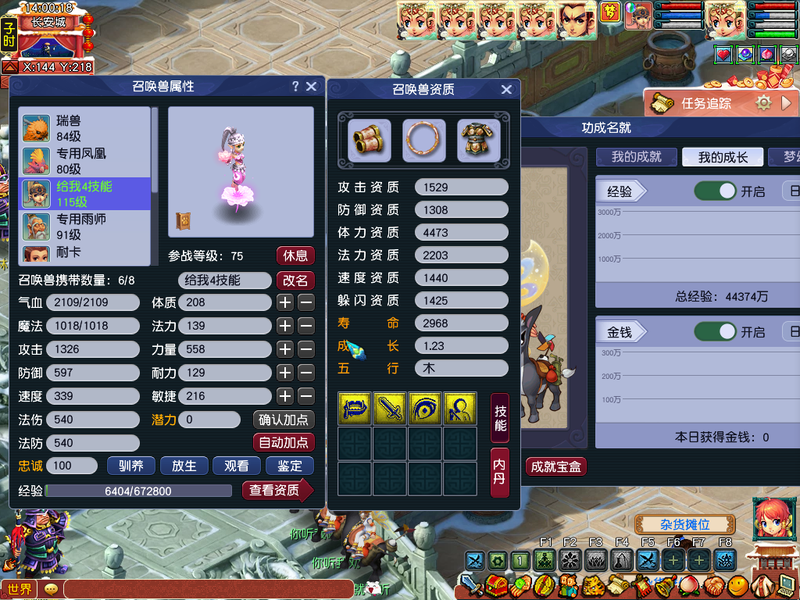Select 专用凤凰 in the summon list

click(84, 161)
